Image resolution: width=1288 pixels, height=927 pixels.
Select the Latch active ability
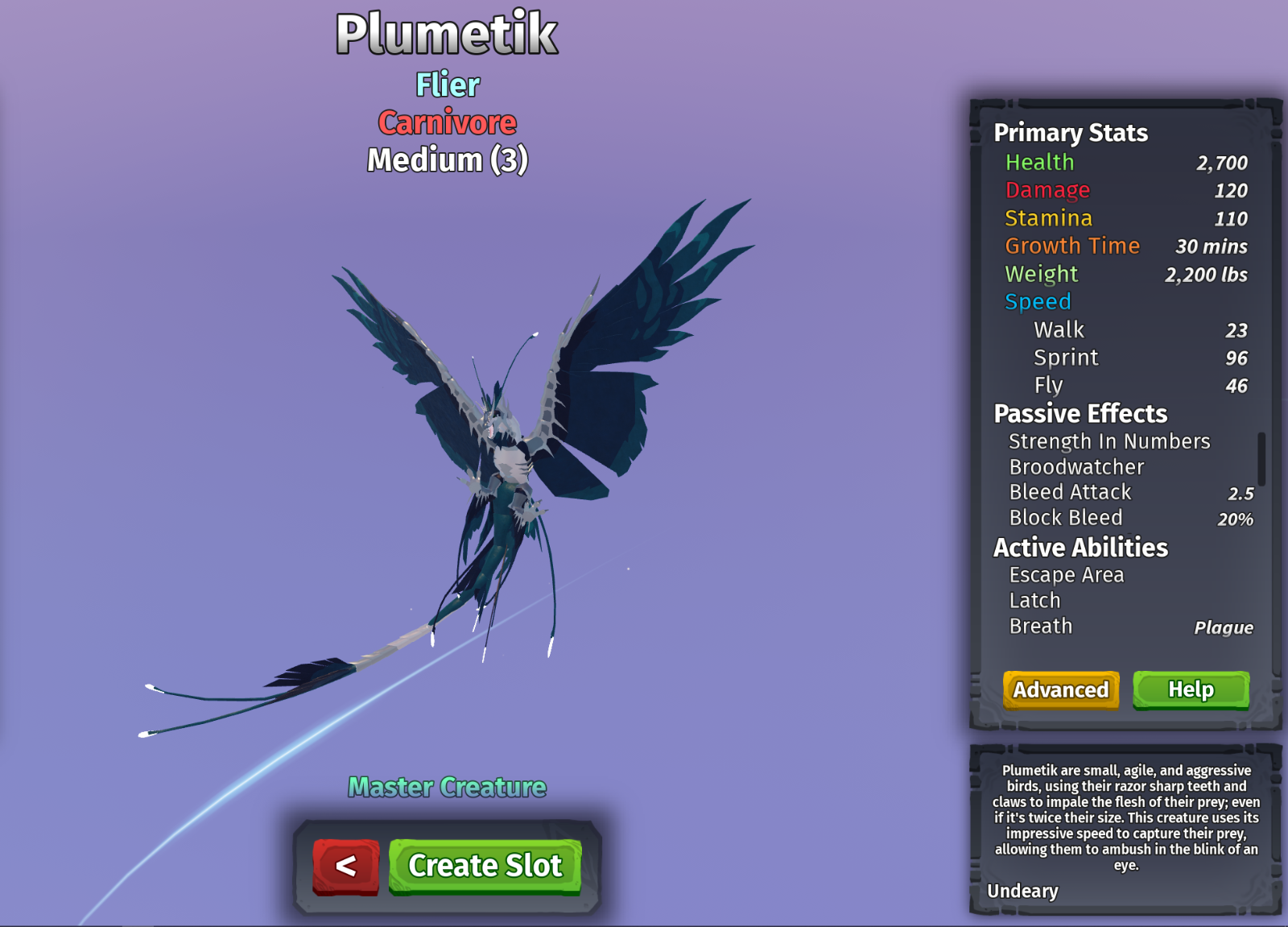(1034, 601)
